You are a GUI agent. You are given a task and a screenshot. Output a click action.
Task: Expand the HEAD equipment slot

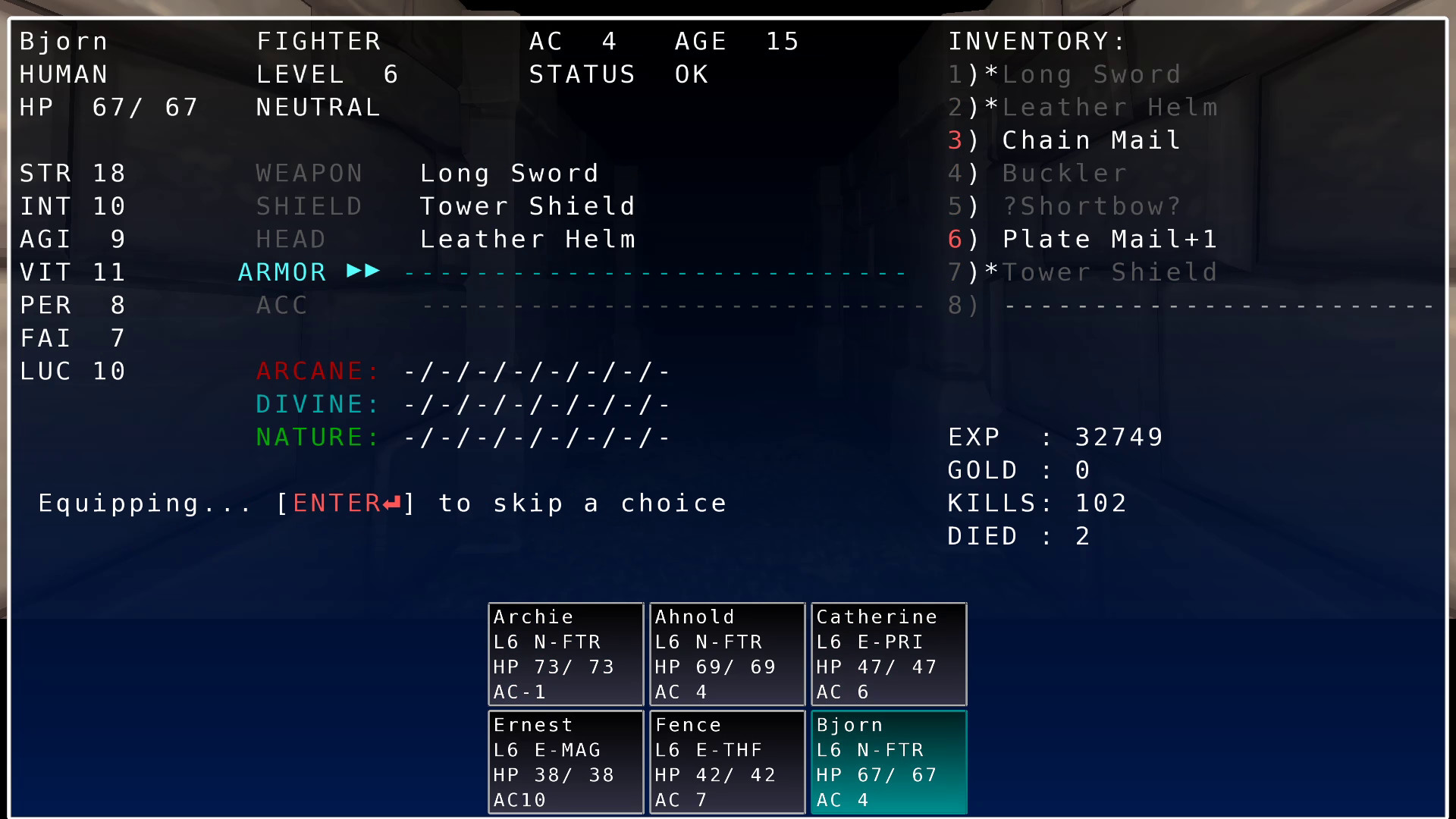pos(291,238)
